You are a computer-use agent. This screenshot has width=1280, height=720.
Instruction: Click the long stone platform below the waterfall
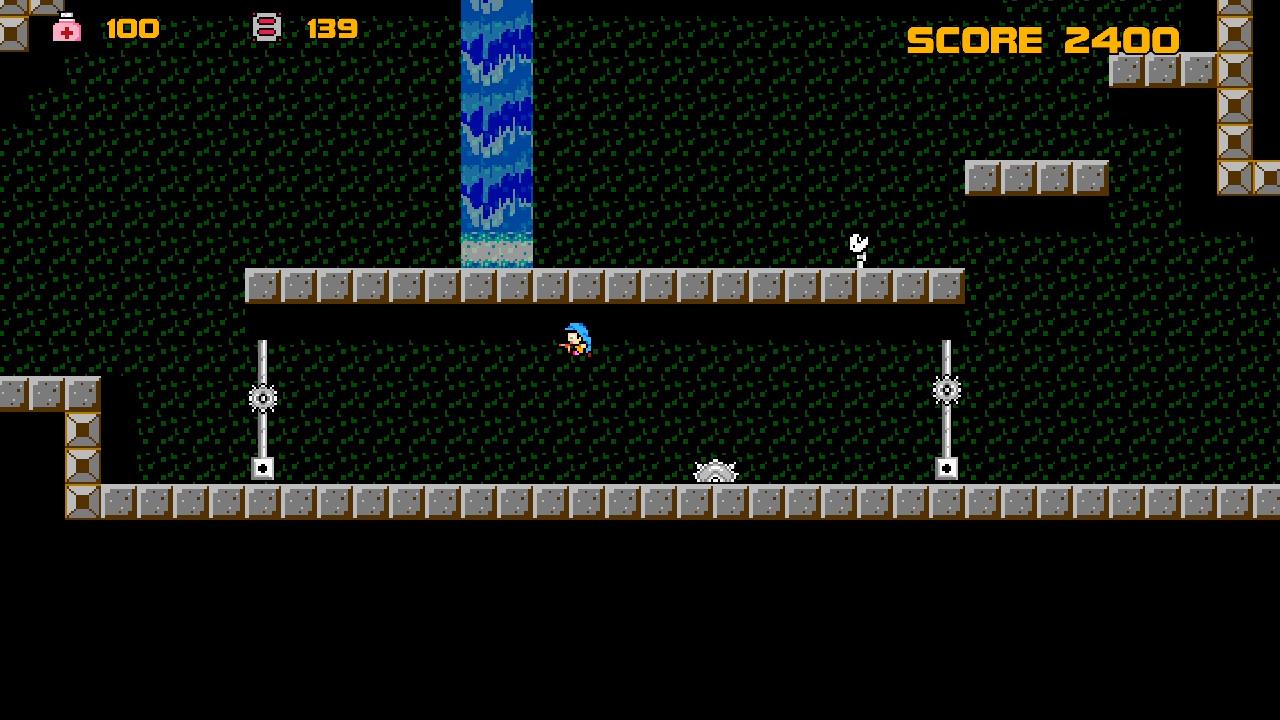600,285
